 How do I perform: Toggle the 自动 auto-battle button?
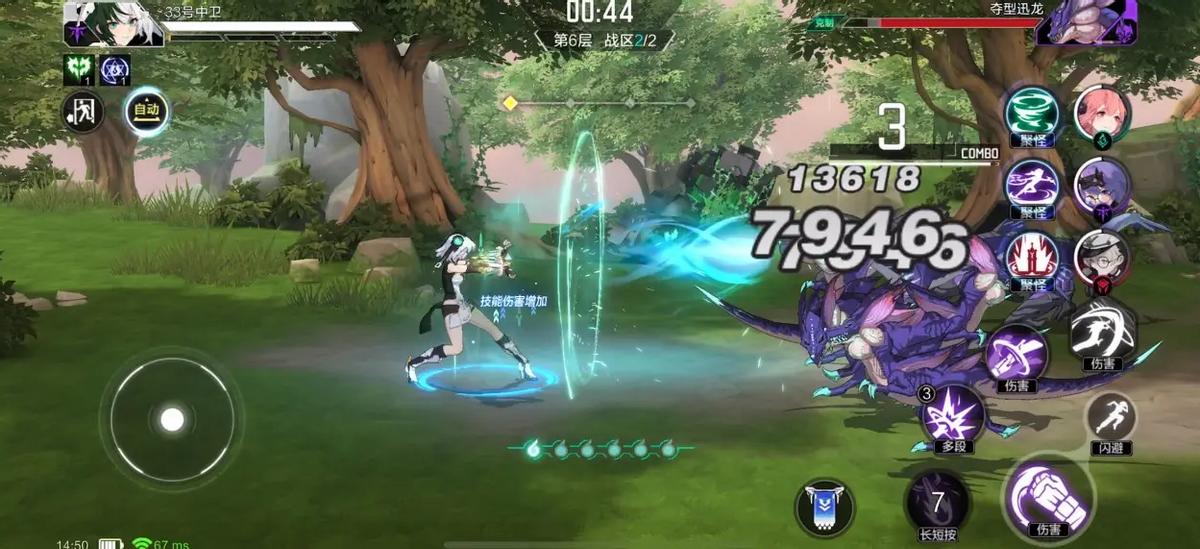click(x=146, y=112)
